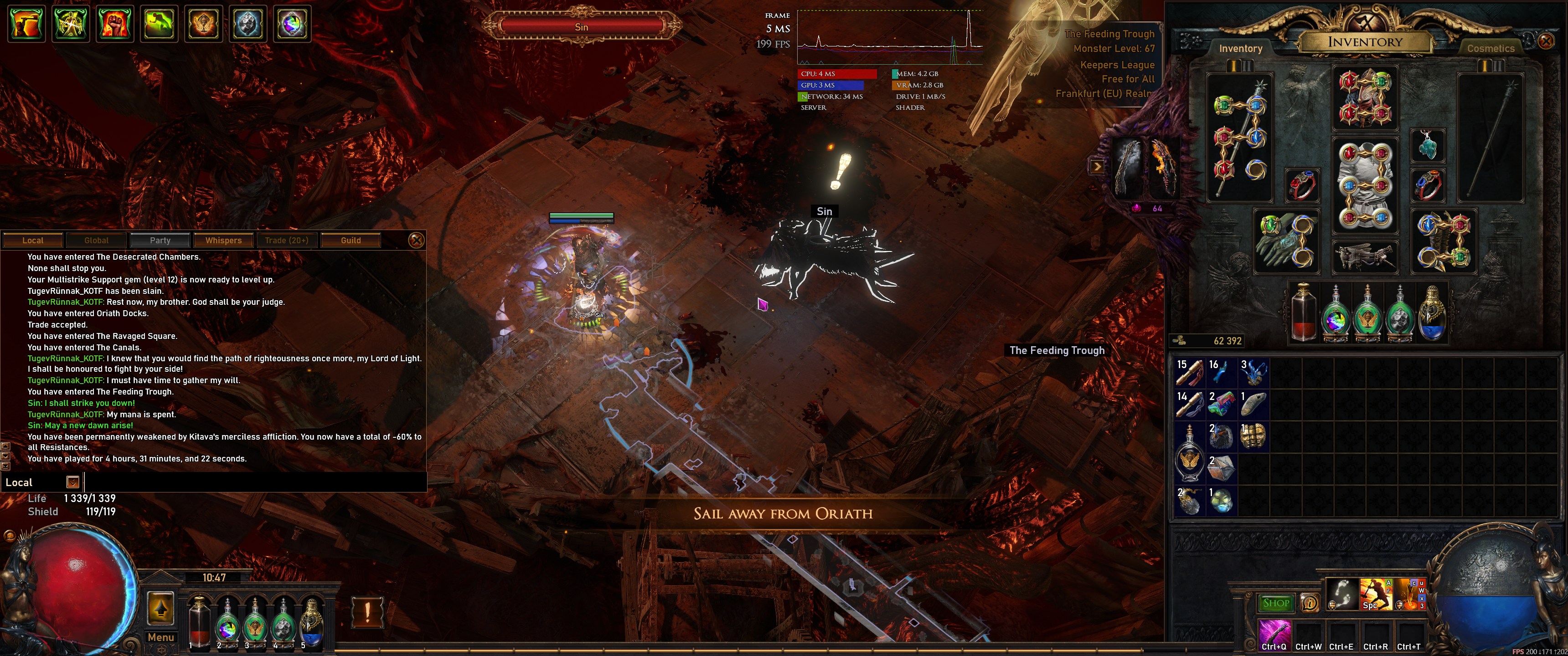The width and height of the screenshot is (1568, 656).
Task: Click the level up gem arrow button
Action: pyautogui.click(x=161, y=607)
